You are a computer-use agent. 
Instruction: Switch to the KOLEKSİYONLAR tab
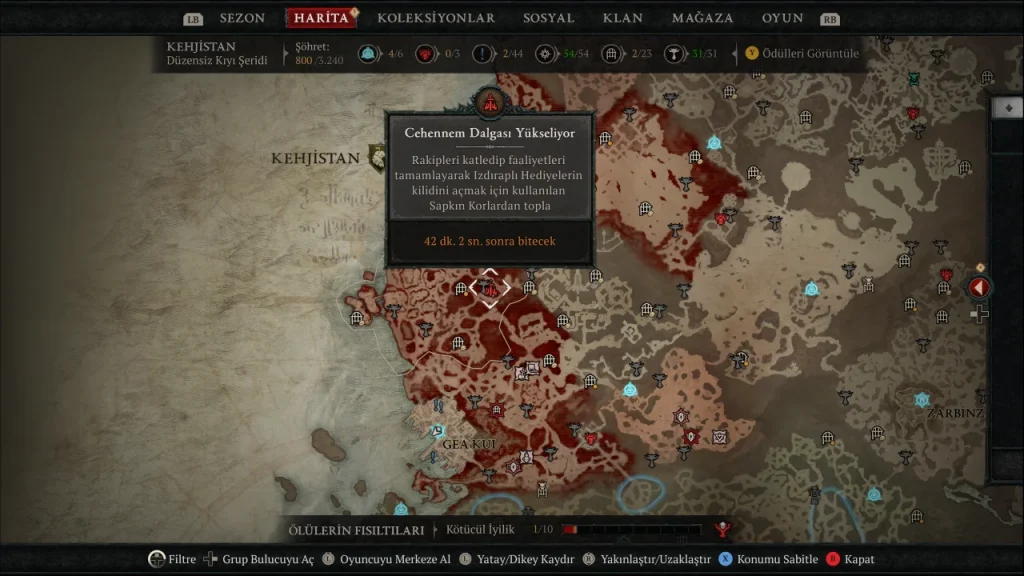pos(436,18)
